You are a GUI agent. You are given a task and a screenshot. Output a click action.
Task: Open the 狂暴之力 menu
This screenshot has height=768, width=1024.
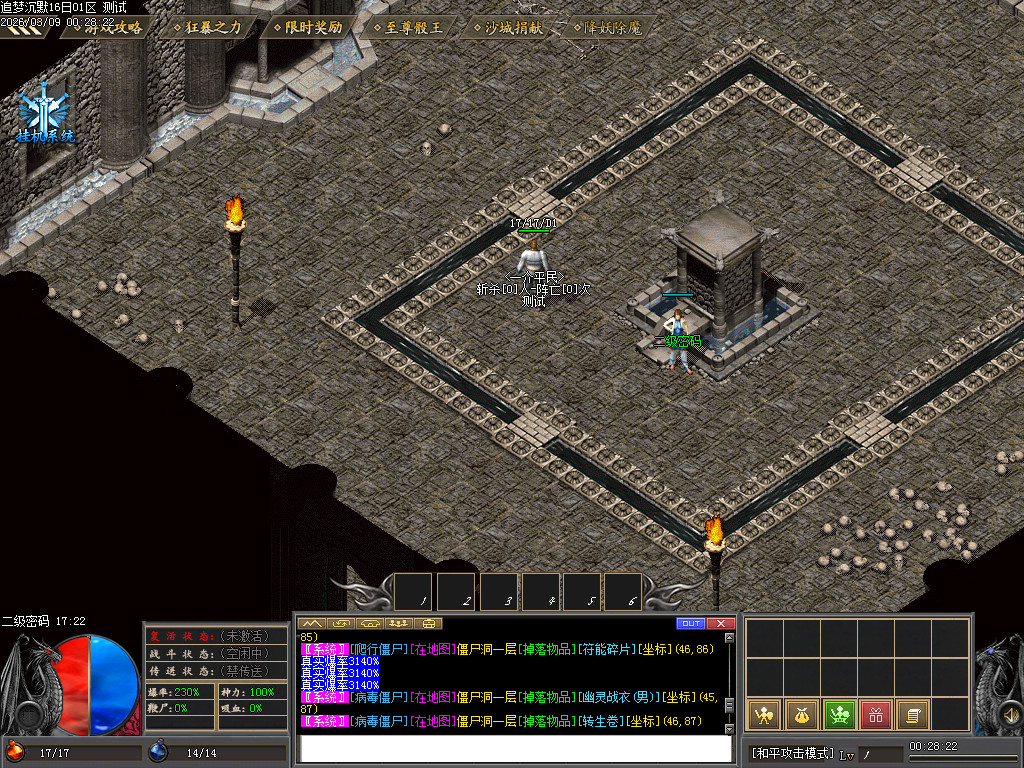(207, 27)
